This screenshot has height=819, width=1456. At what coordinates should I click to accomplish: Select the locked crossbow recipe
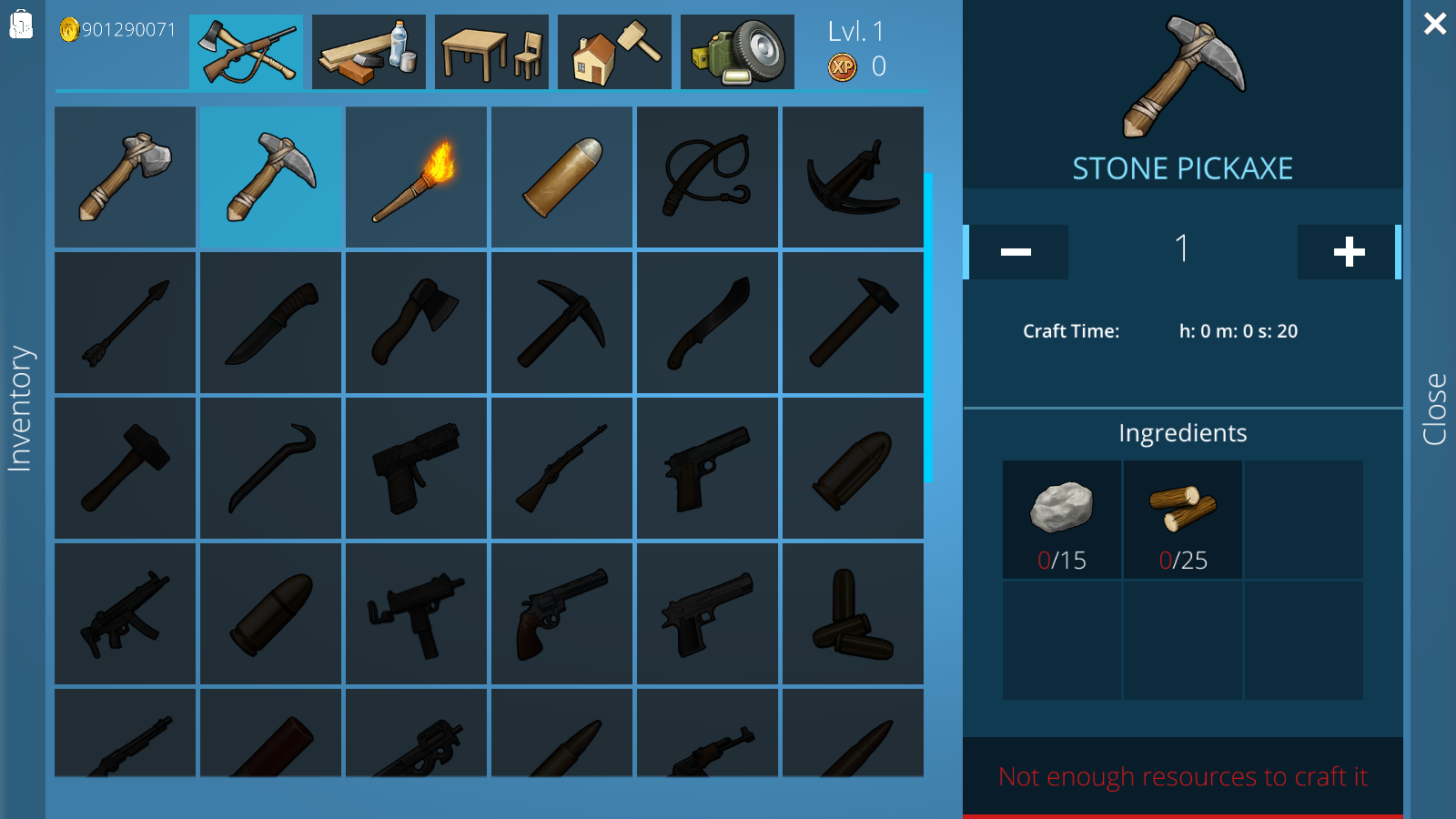coord(854,177)
